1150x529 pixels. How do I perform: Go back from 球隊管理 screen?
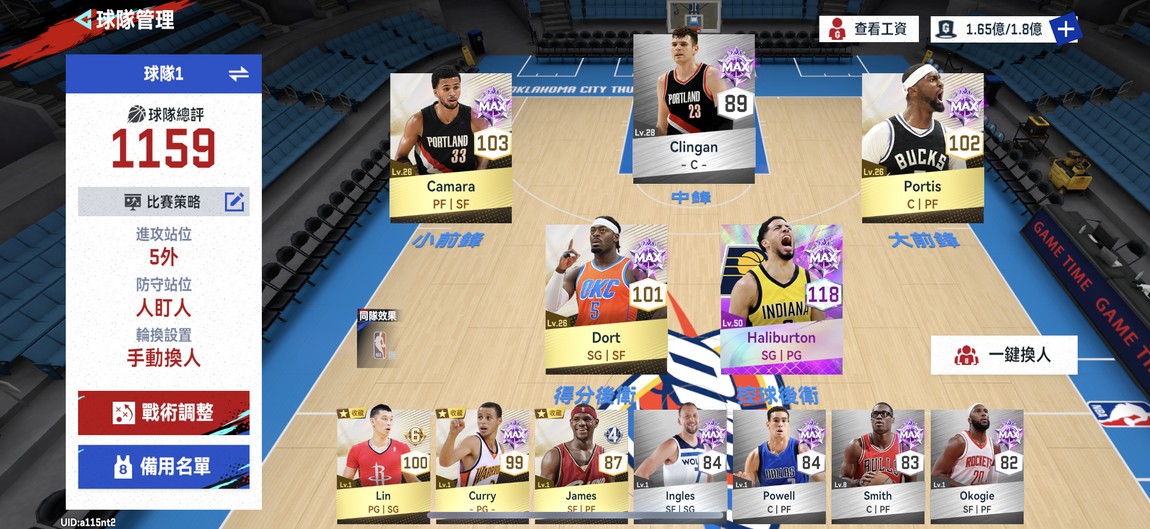(84, 20)
